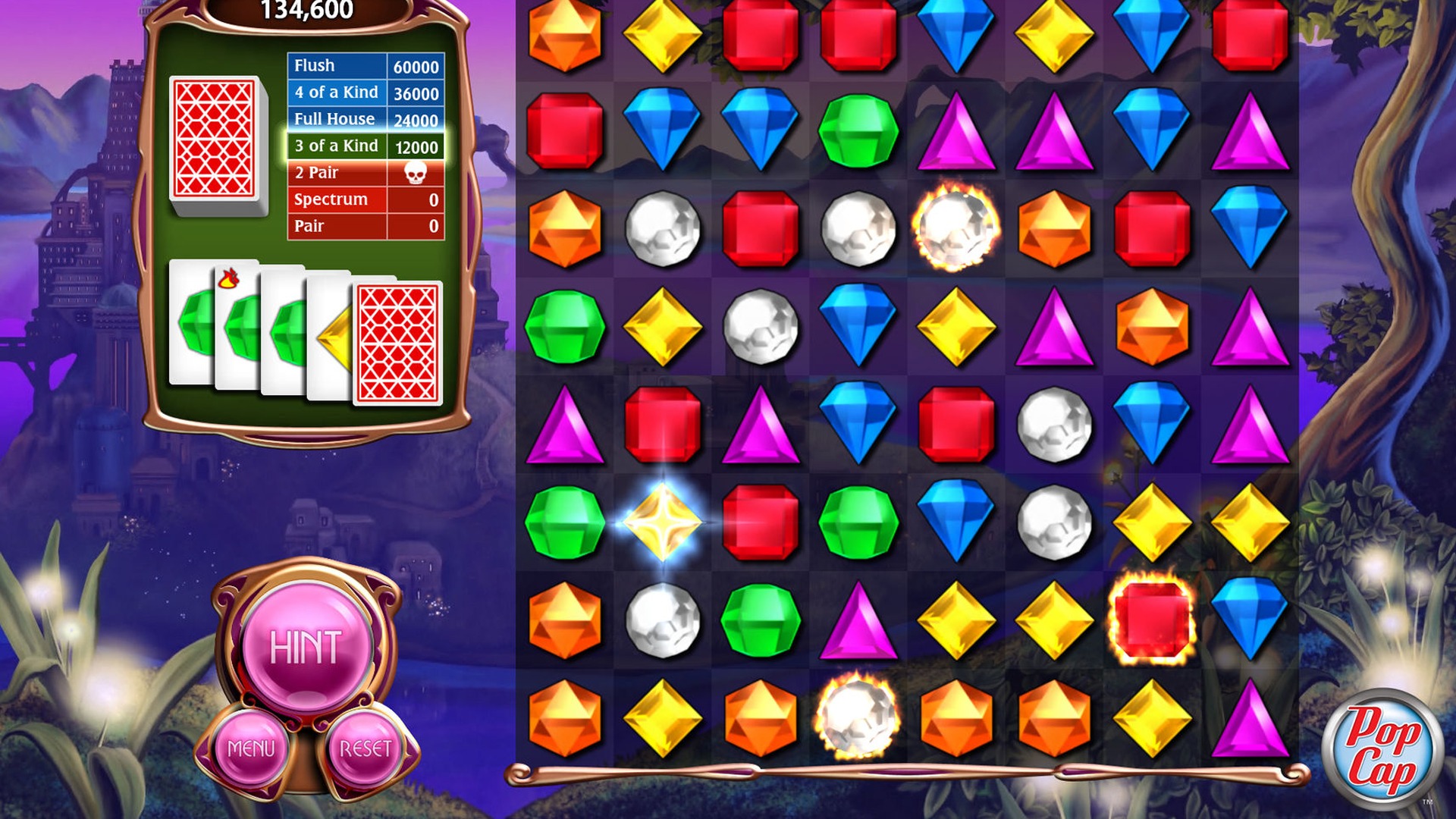This screenshot has height=819, width=1456.
Task: Select the sparkling star yellow gem
Action: pyautogui.click(x=662, y=522)
